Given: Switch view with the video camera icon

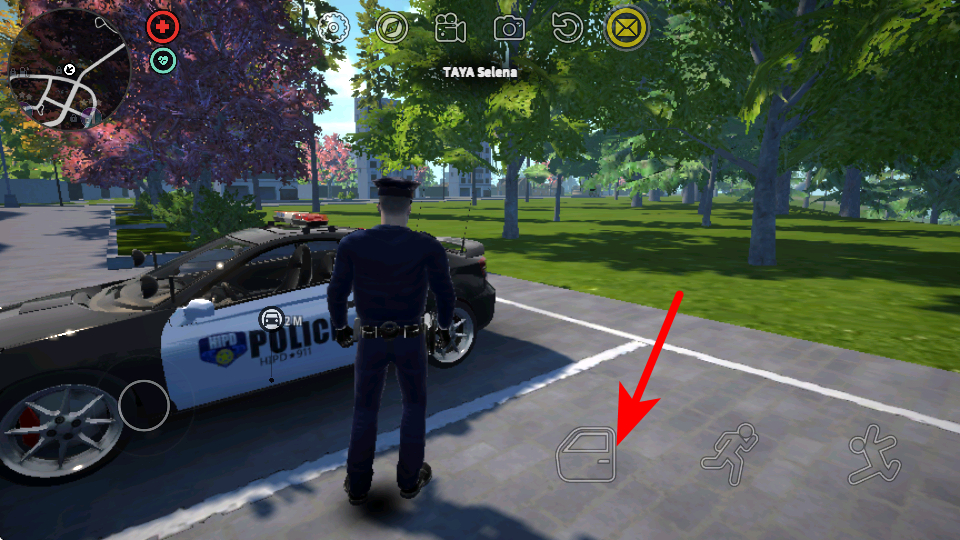Looking at the screenshot, I should (x=450, y=27).
